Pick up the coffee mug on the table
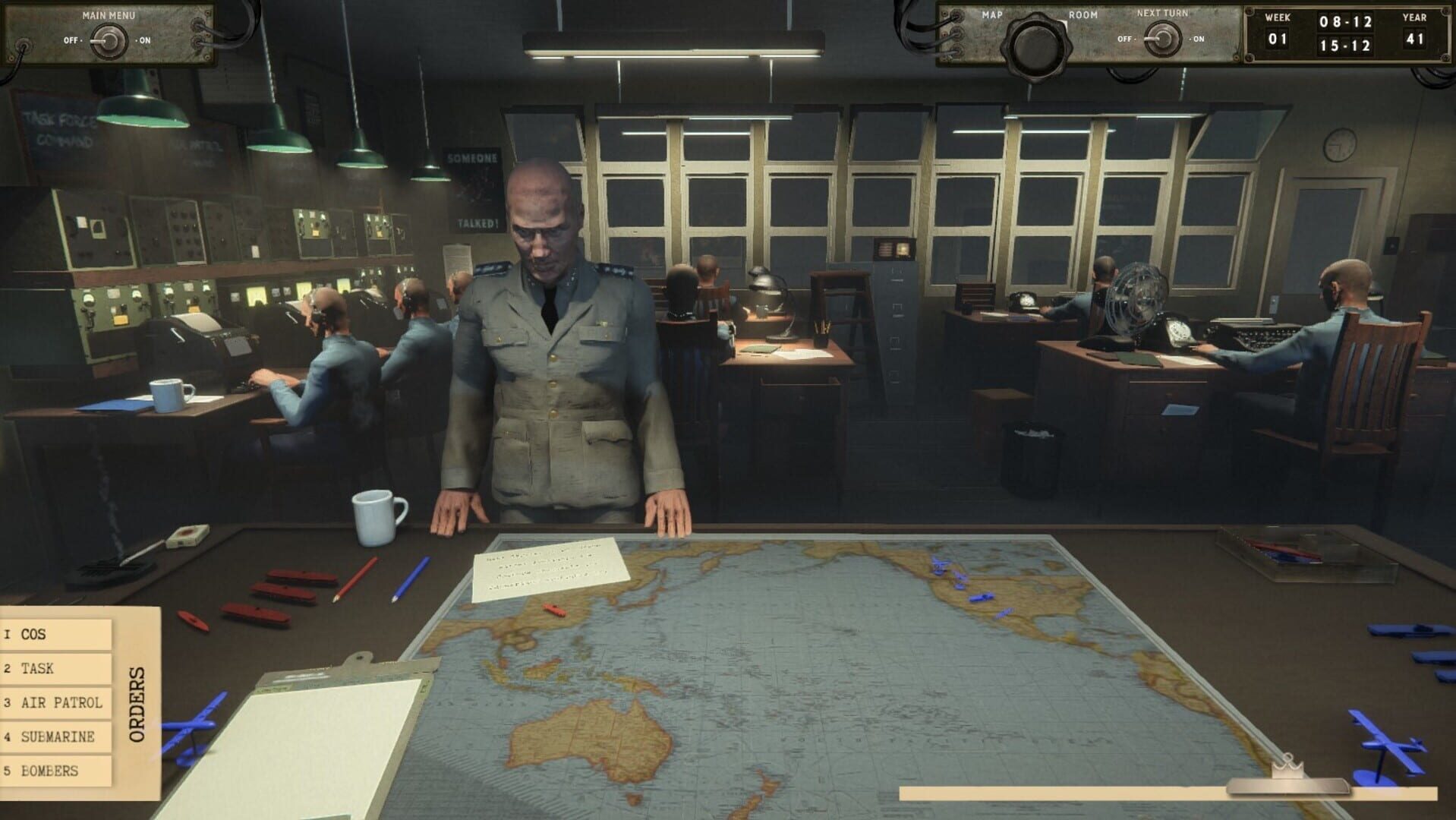The height and width of the screenshot is (820, 1456). tap(377, 516)
